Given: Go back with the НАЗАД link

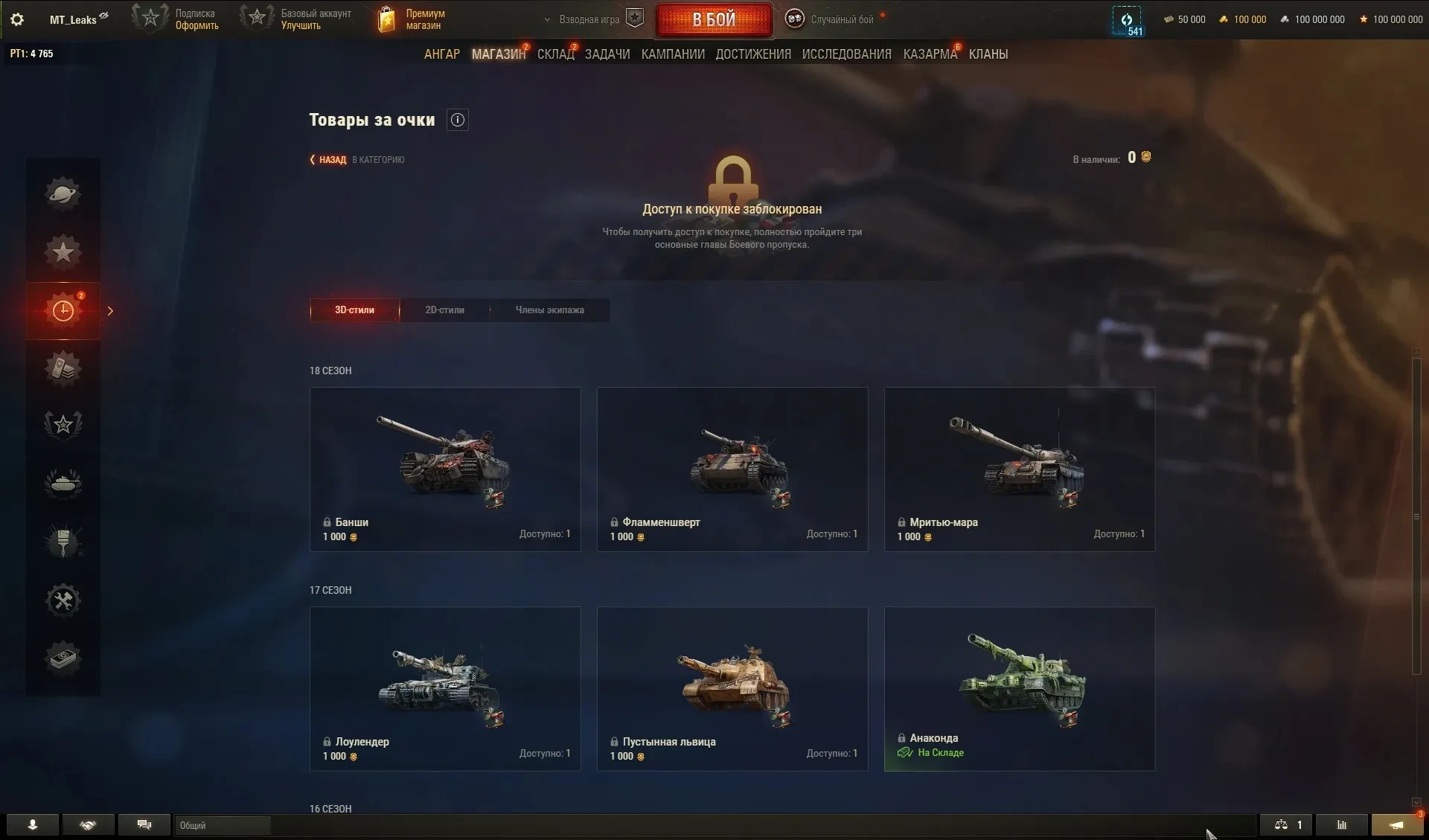Looking at the screenshot, I should point(332,160).
